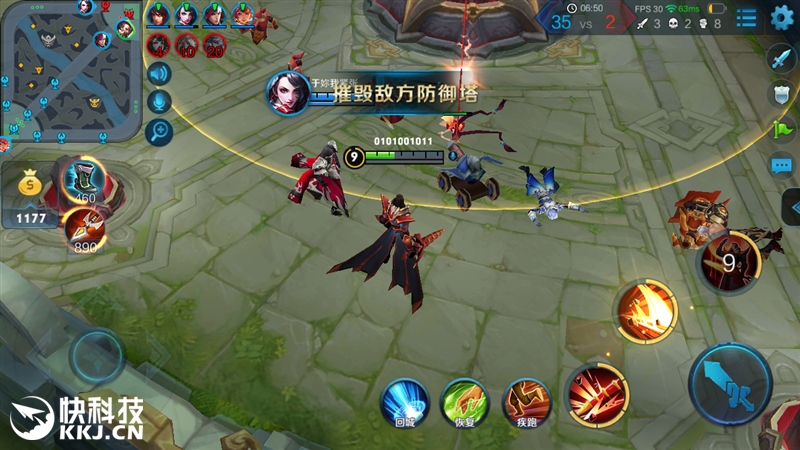Hit the blue sword basic attack button
This screenshot has width=800, height=450.
(x=729, y=384)
